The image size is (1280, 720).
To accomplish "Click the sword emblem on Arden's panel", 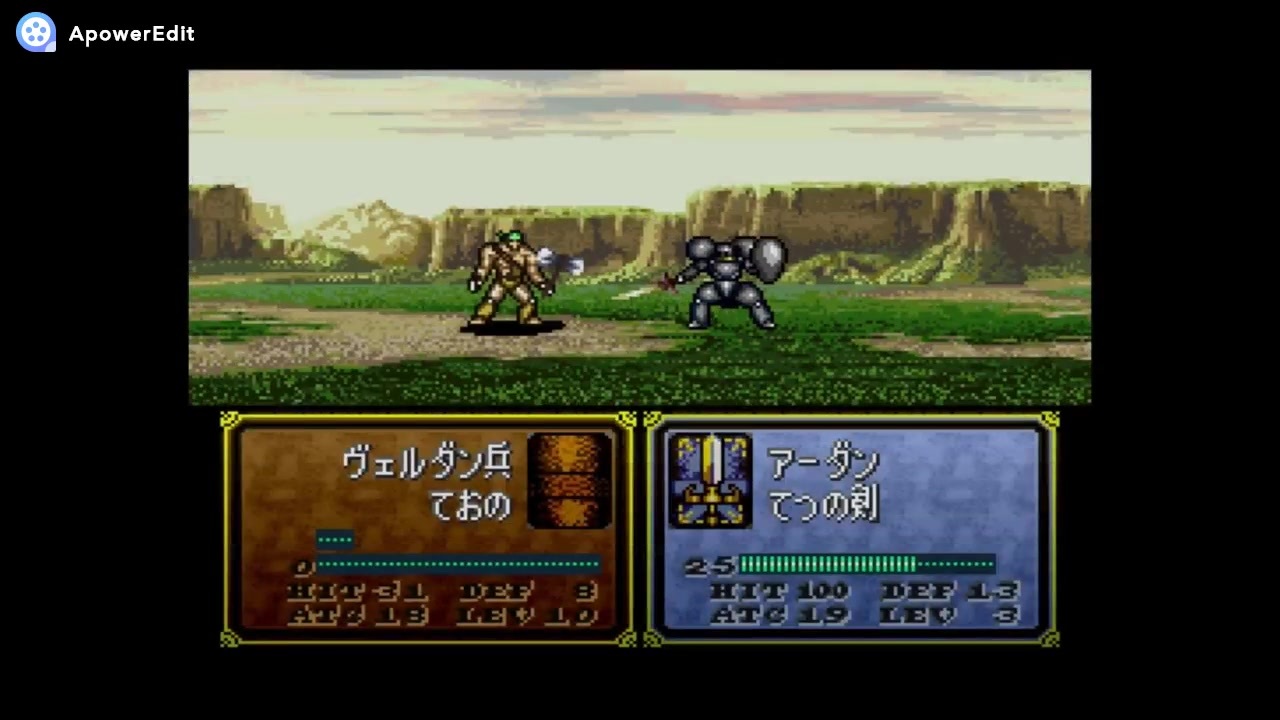I will point(712,480).
